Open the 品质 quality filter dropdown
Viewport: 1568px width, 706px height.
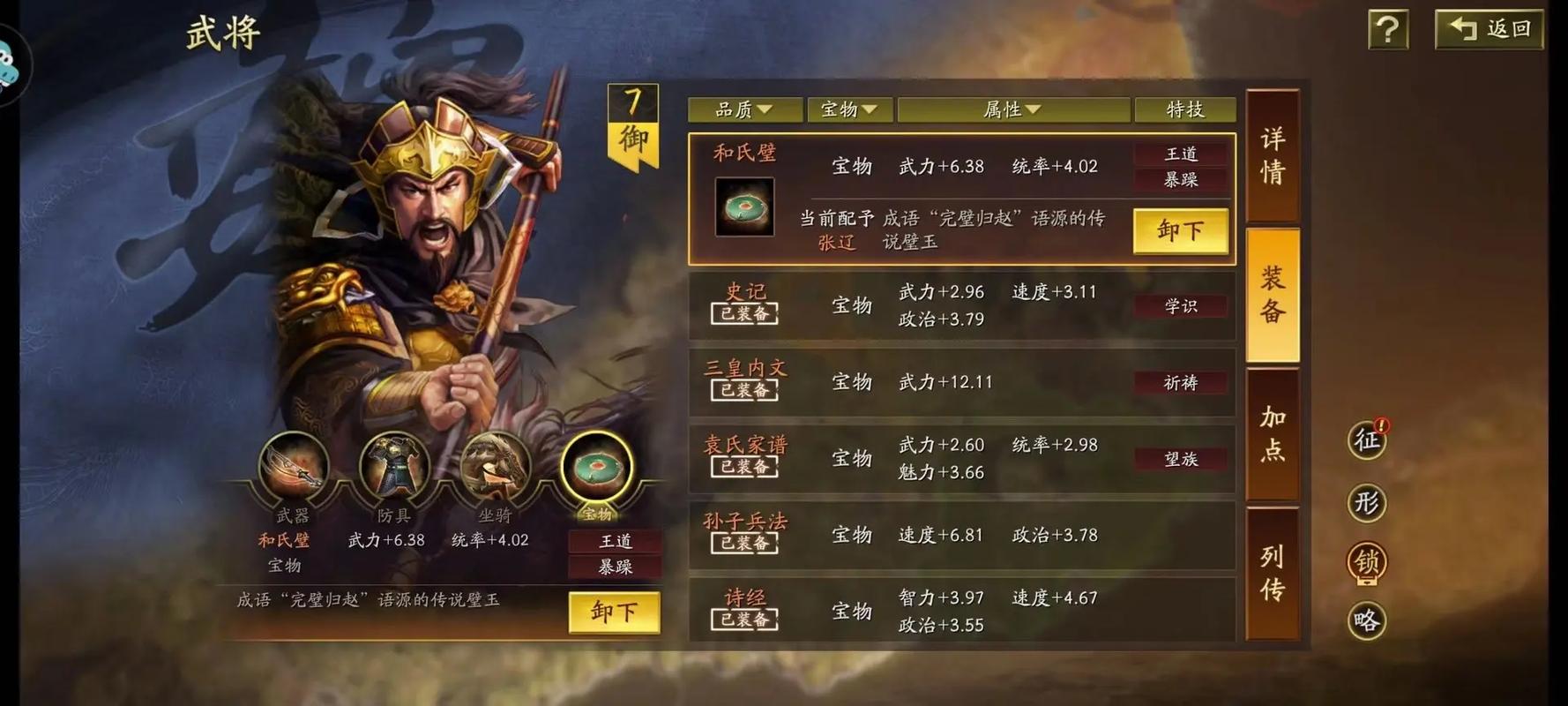coord(745,109)
